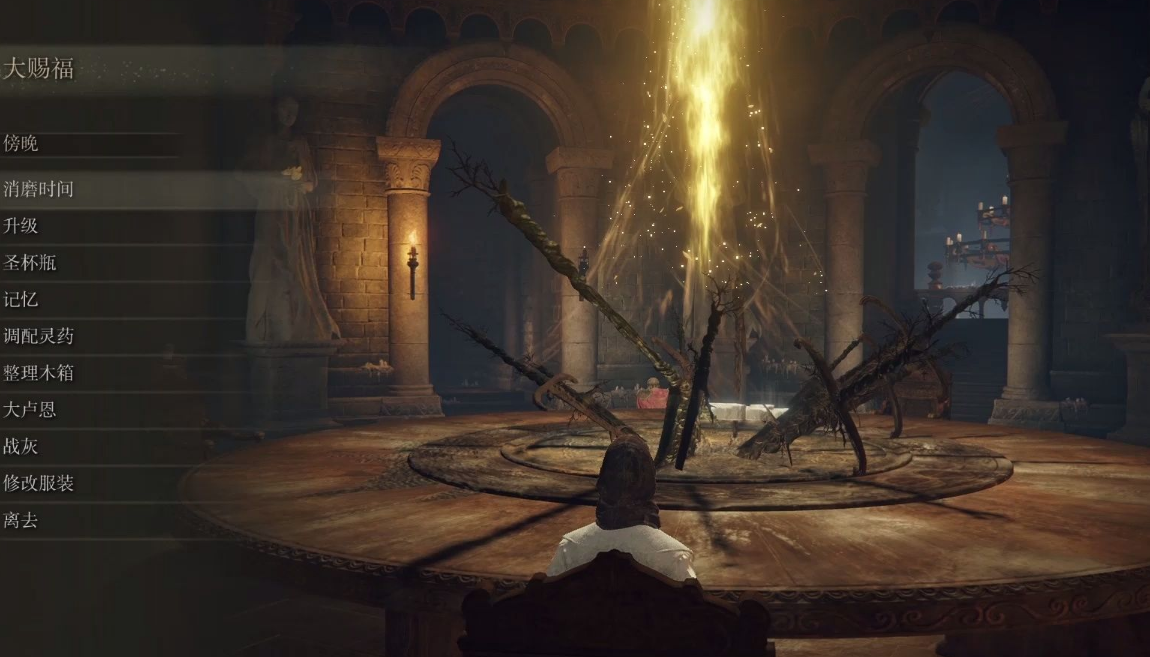Open the 战灰 ashes of war menu
This screenshot has height=657, width=1150.
21,446
